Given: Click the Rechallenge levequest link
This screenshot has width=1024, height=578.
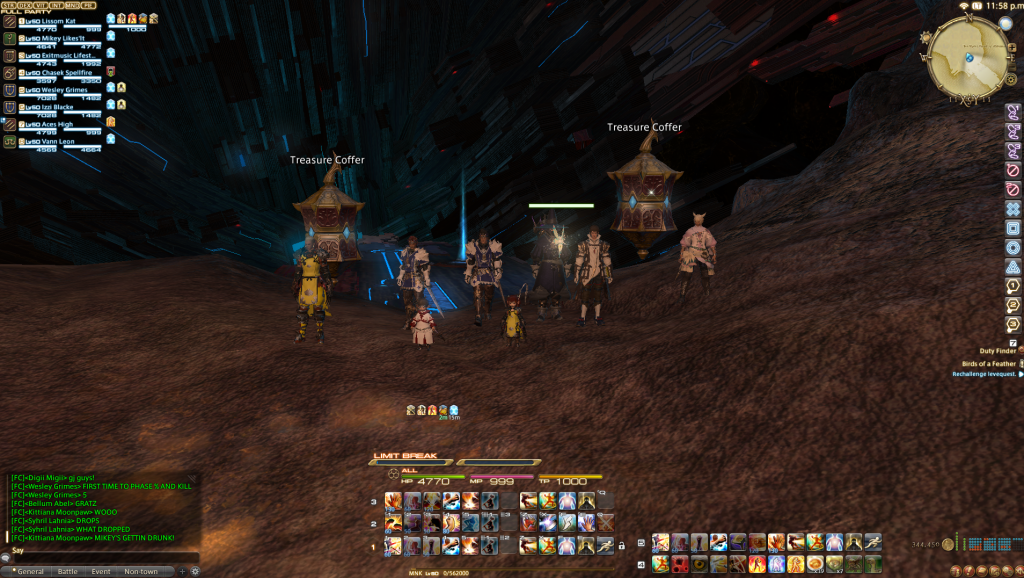Looking at the screenshot, I should pyautogui.click(x=984, y=374).
